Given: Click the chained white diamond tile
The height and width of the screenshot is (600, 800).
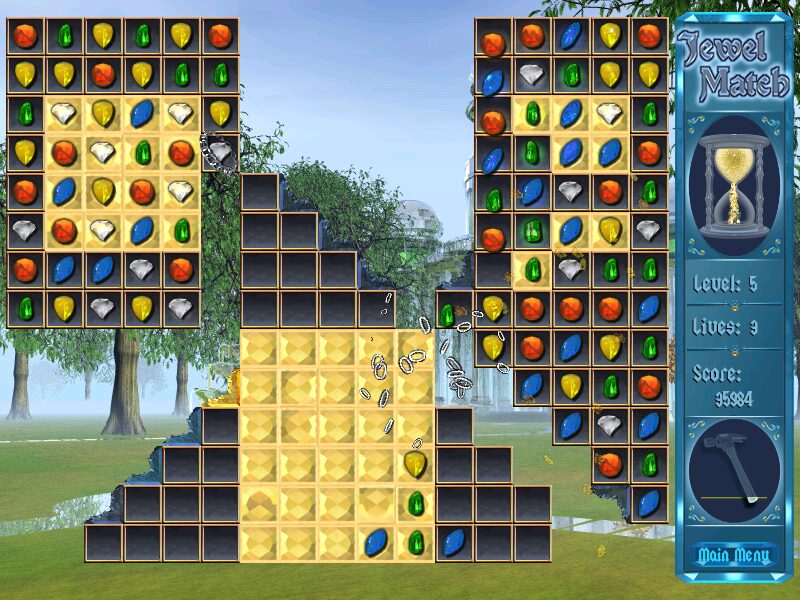Looking at the screenshot, I should click(220, 152).
